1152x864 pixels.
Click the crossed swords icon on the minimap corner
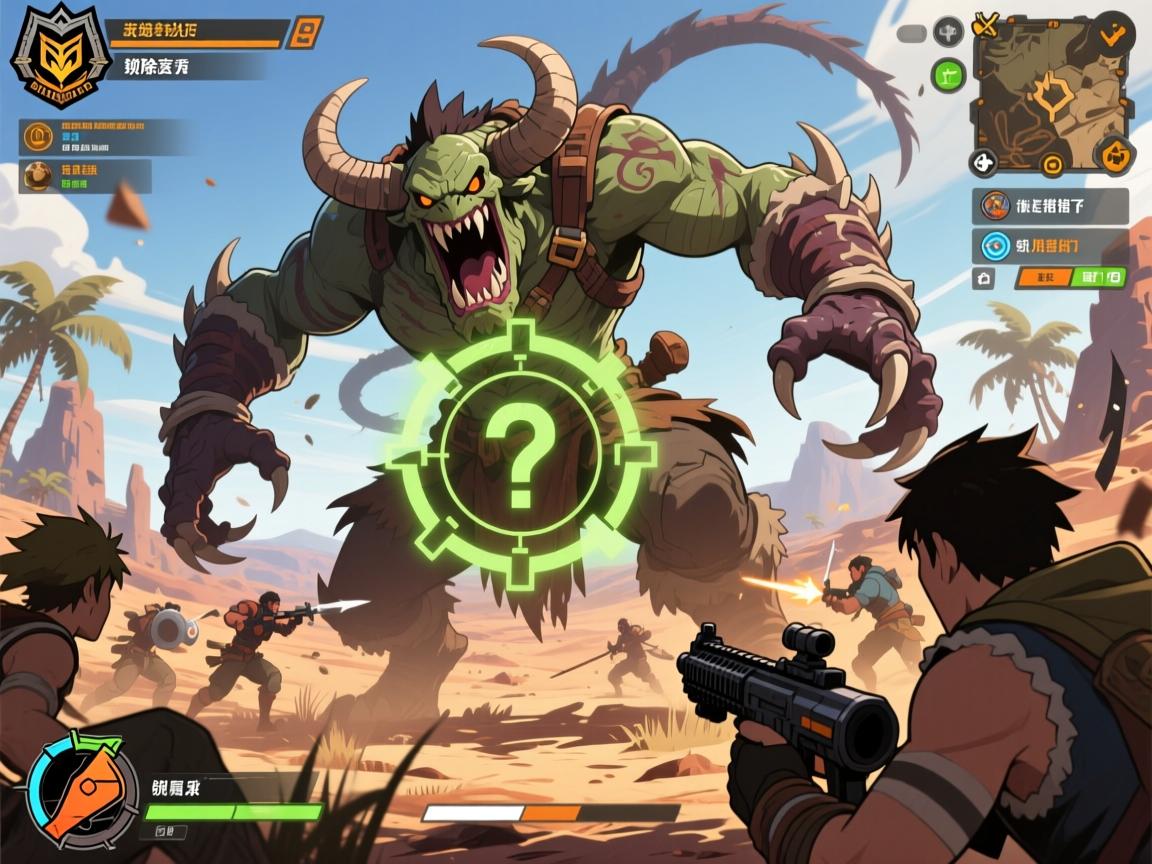pos(986,25)
